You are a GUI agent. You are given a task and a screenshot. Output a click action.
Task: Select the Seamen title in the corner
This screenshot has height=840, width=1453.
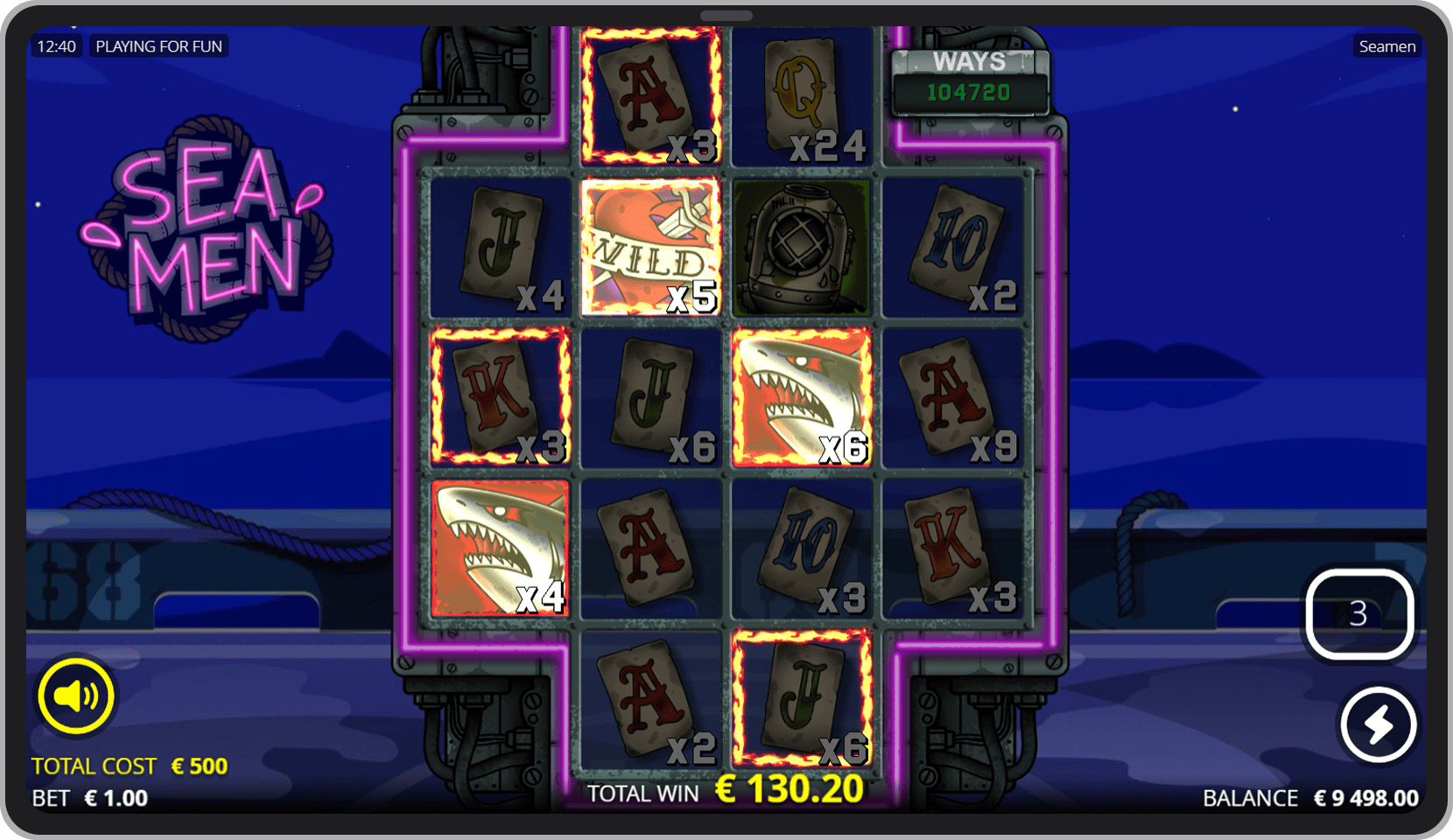[x=1387, y=45]
